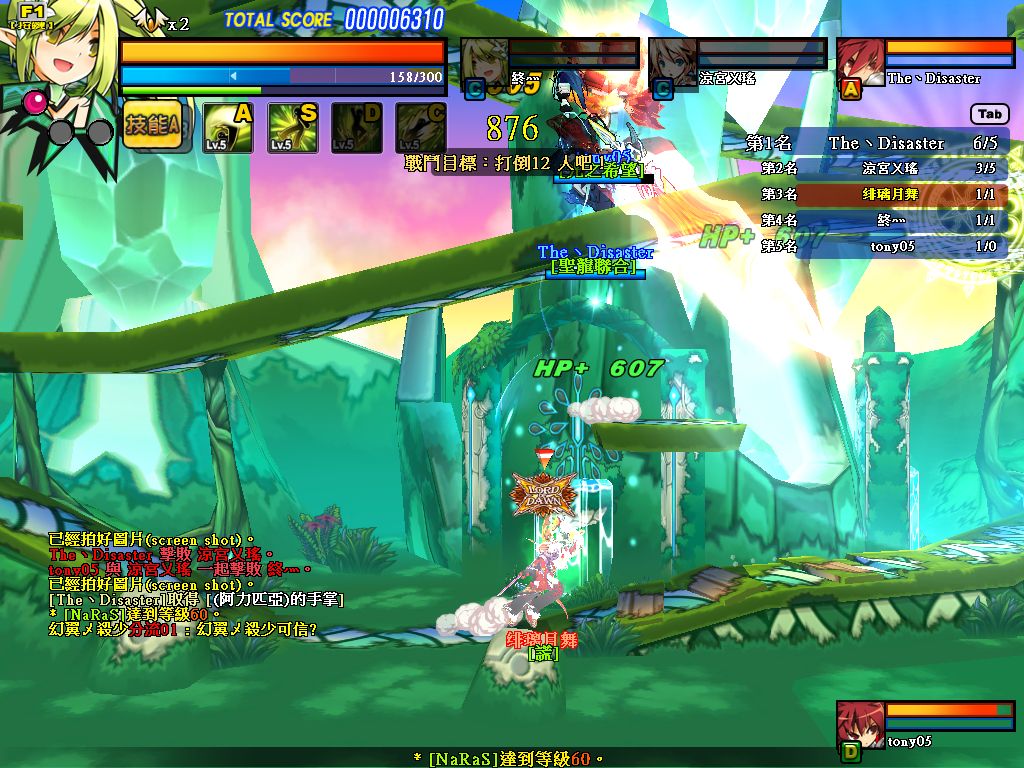Use the Lv.5 kick skill marked S

pos(293,128)
